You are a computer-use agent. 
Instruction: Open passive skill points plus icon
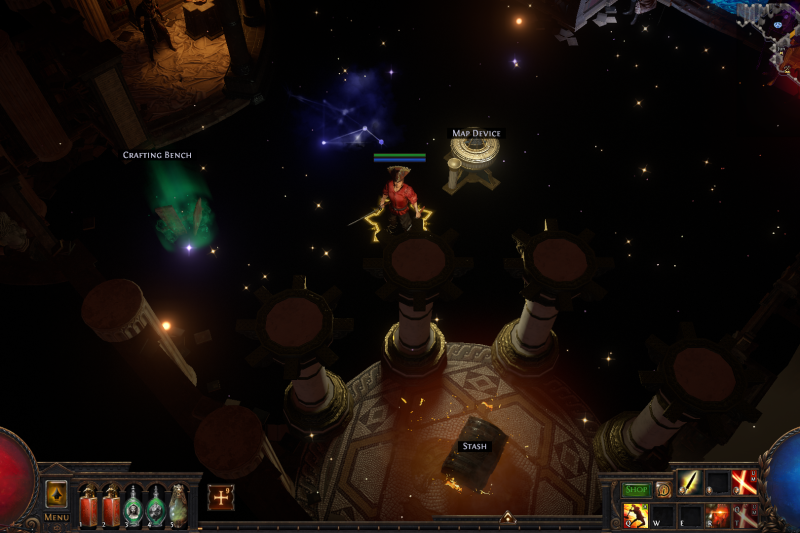tap(220, 497)
